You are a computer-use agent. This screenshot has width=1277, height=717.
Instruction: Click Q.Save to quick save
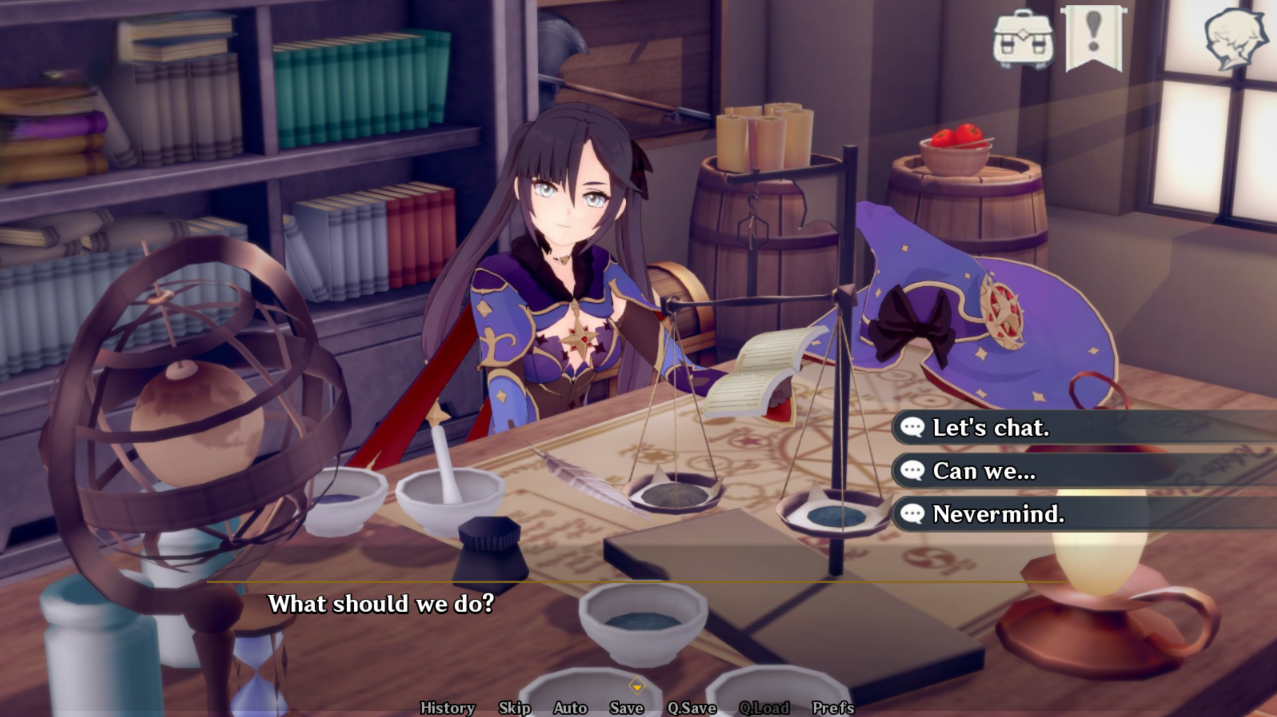tap(691, 708)
